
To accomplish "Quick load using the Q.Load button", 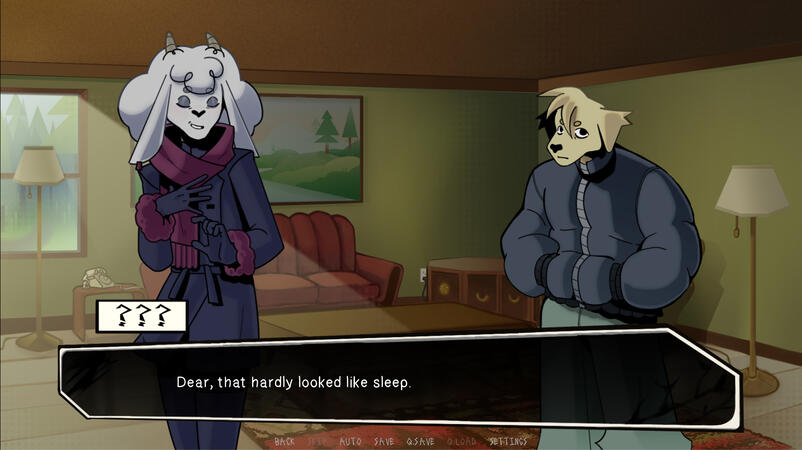I will [461, 441].
